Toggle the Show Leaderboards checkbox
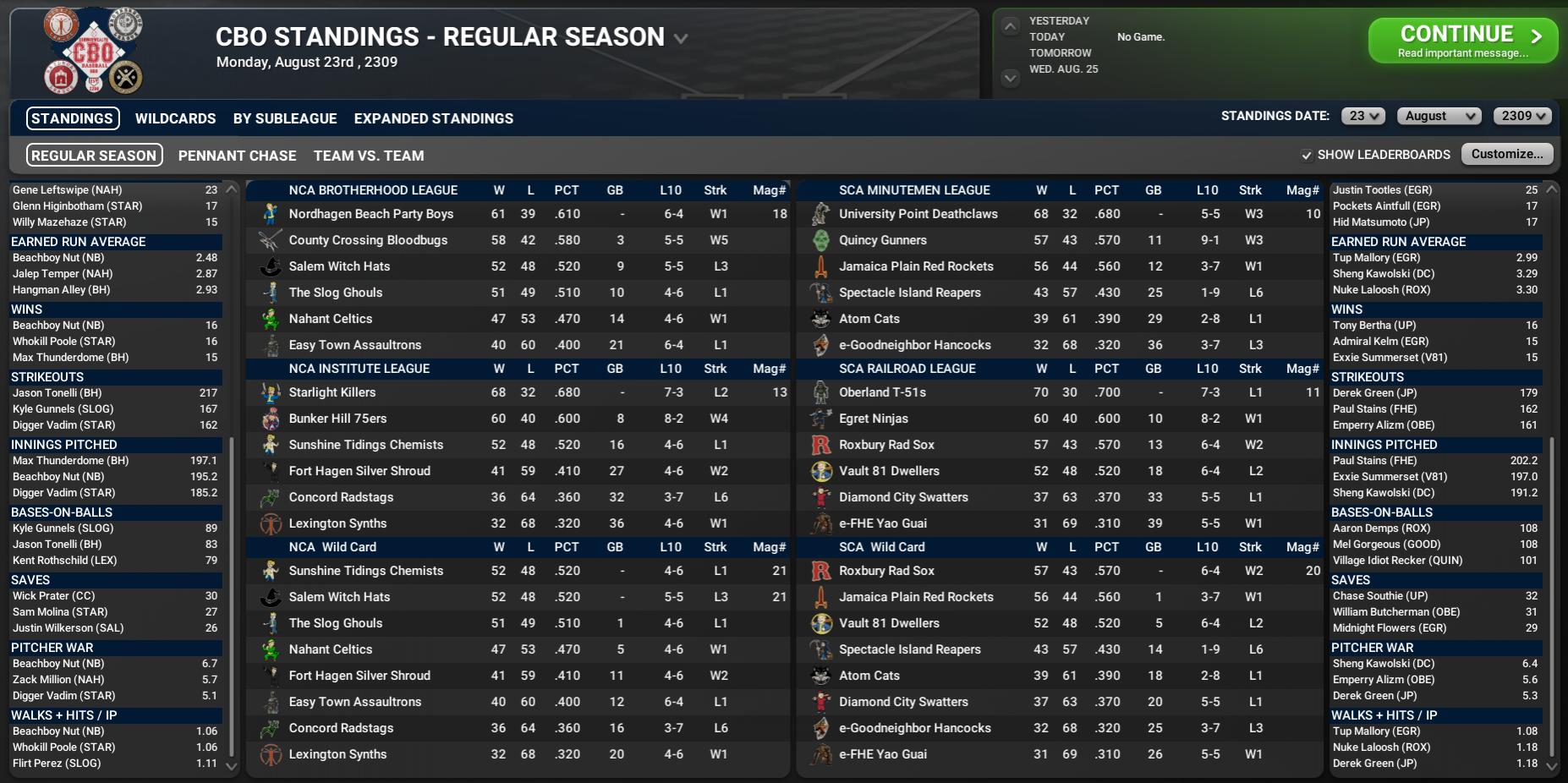Image resolution: width=1568 pixels, height=783 pixels. coord(1307,155)
